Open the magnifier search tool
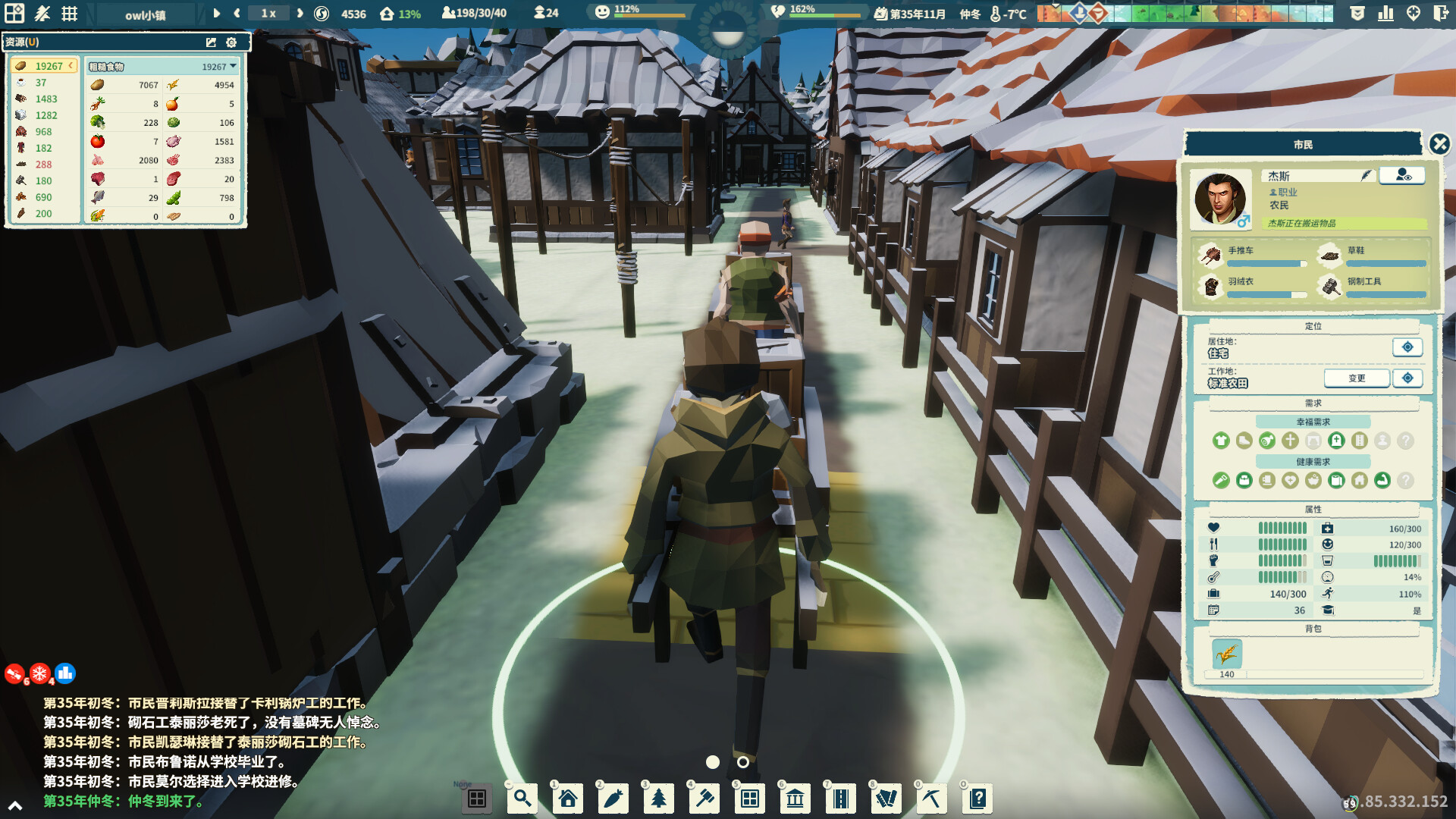This screenshot has width=1456, height=819. (x=522, y=799)
